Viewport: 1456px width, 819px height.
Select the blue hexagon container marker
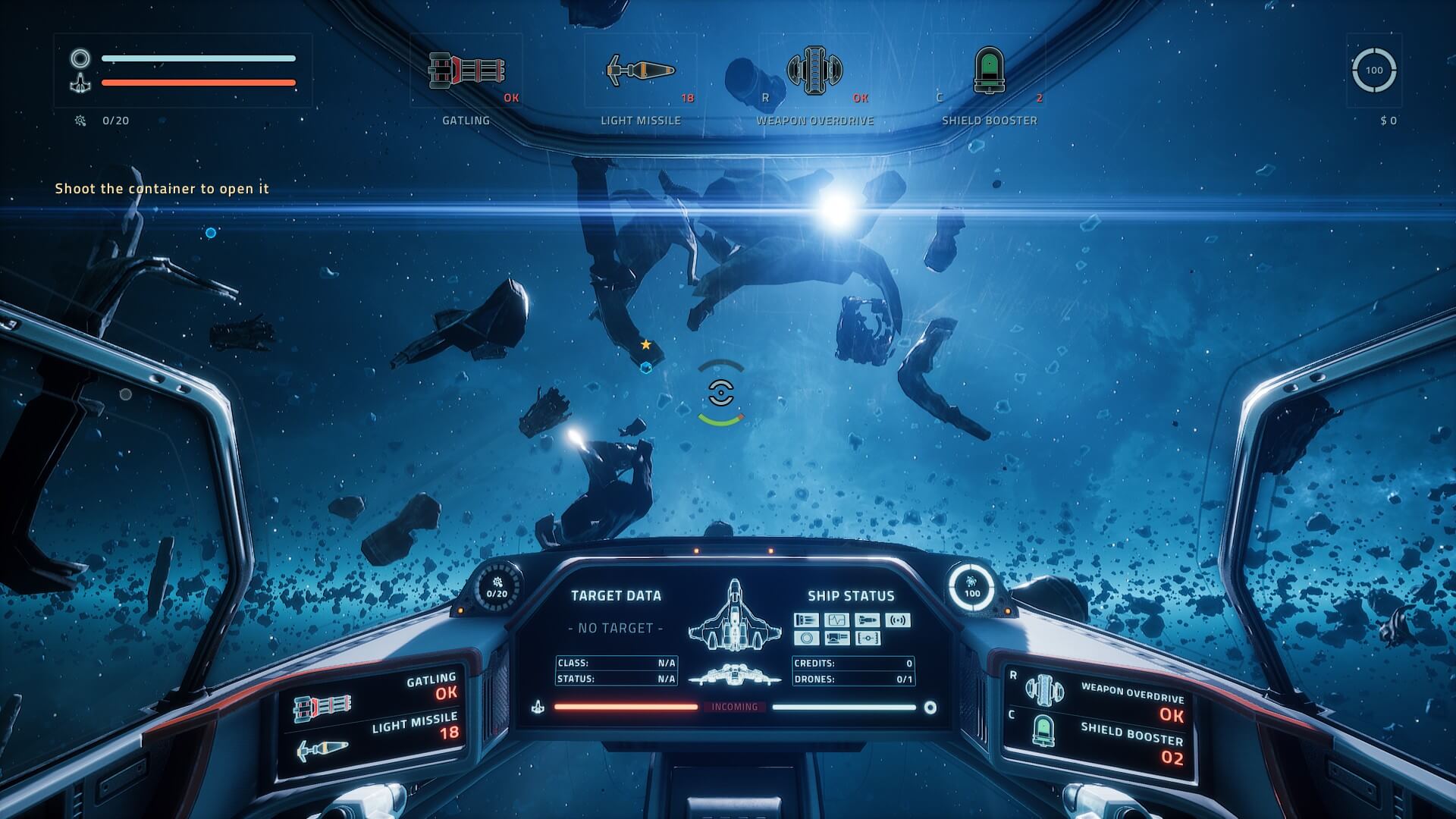tap(646, 368)
